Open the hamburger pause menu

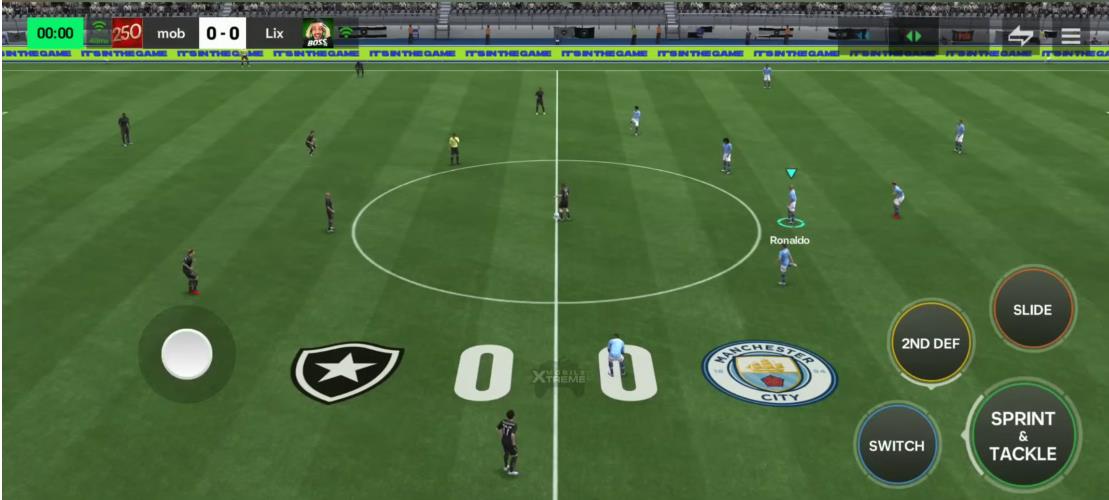pos(1071,36)
